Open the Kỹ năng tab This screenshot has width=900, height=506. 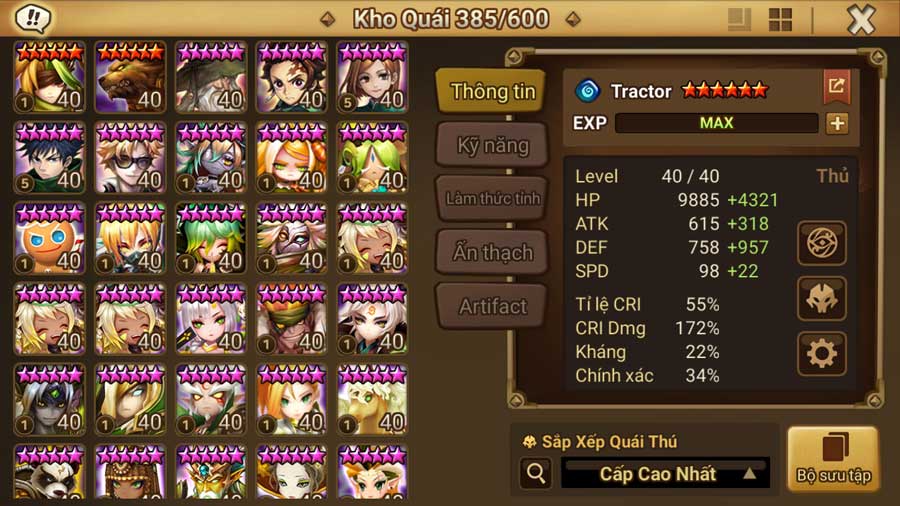click(x=492, y=145)
